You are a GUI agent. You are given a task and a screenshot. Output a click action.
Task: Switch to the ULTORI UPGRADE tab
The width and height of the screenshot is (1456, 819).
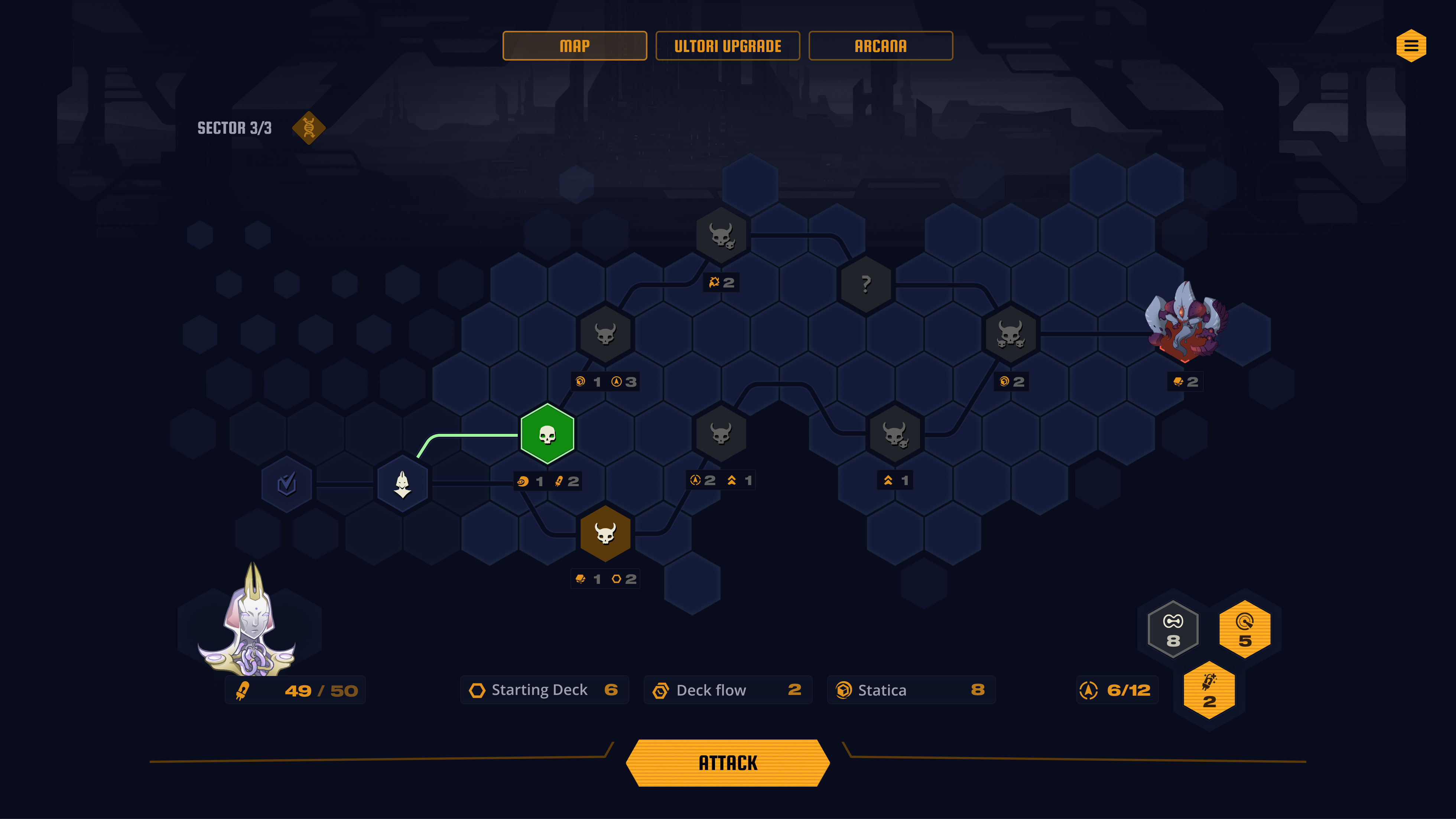coord(727,45)
